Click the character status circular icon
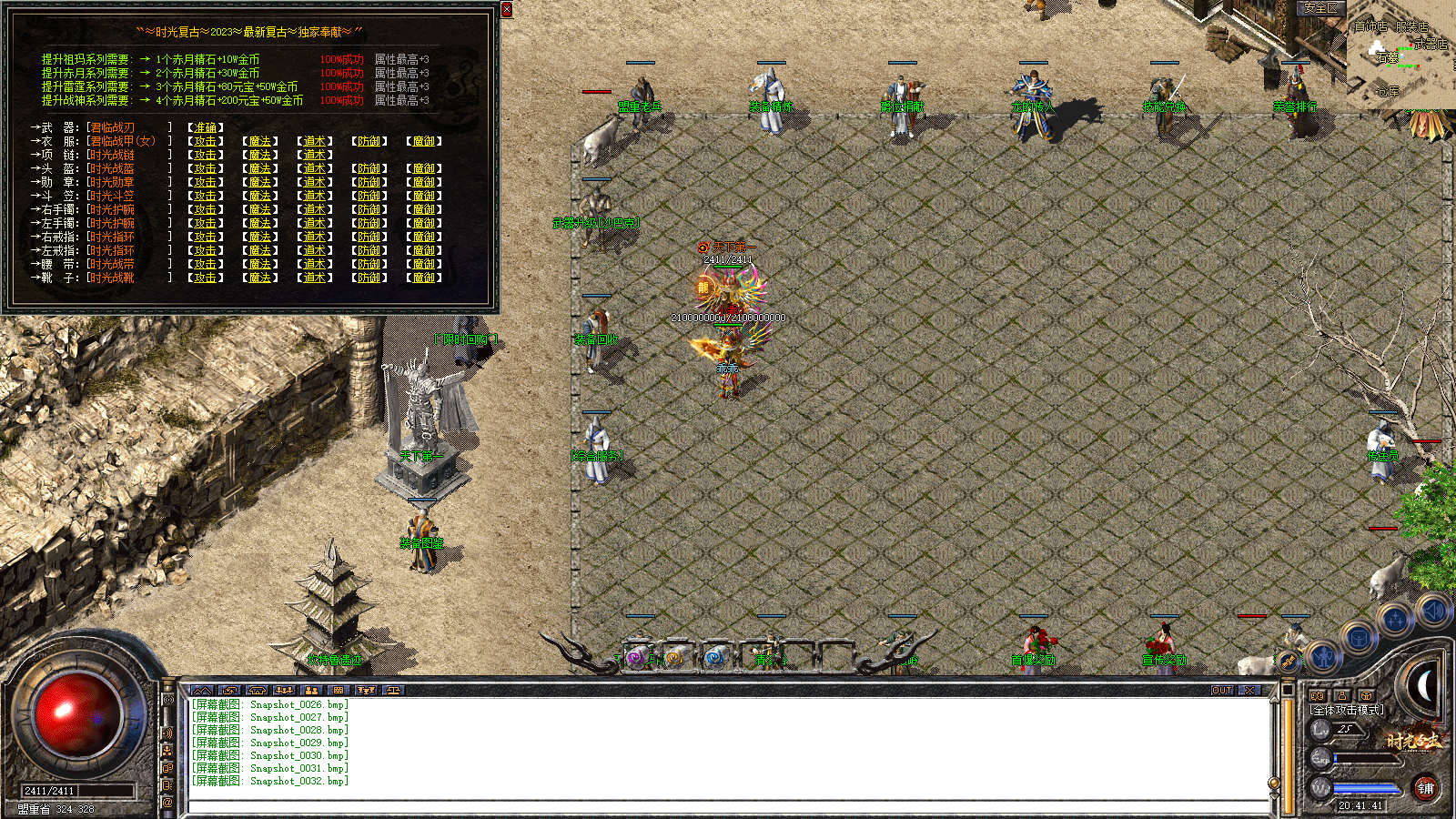 (x=1323, y=657)
